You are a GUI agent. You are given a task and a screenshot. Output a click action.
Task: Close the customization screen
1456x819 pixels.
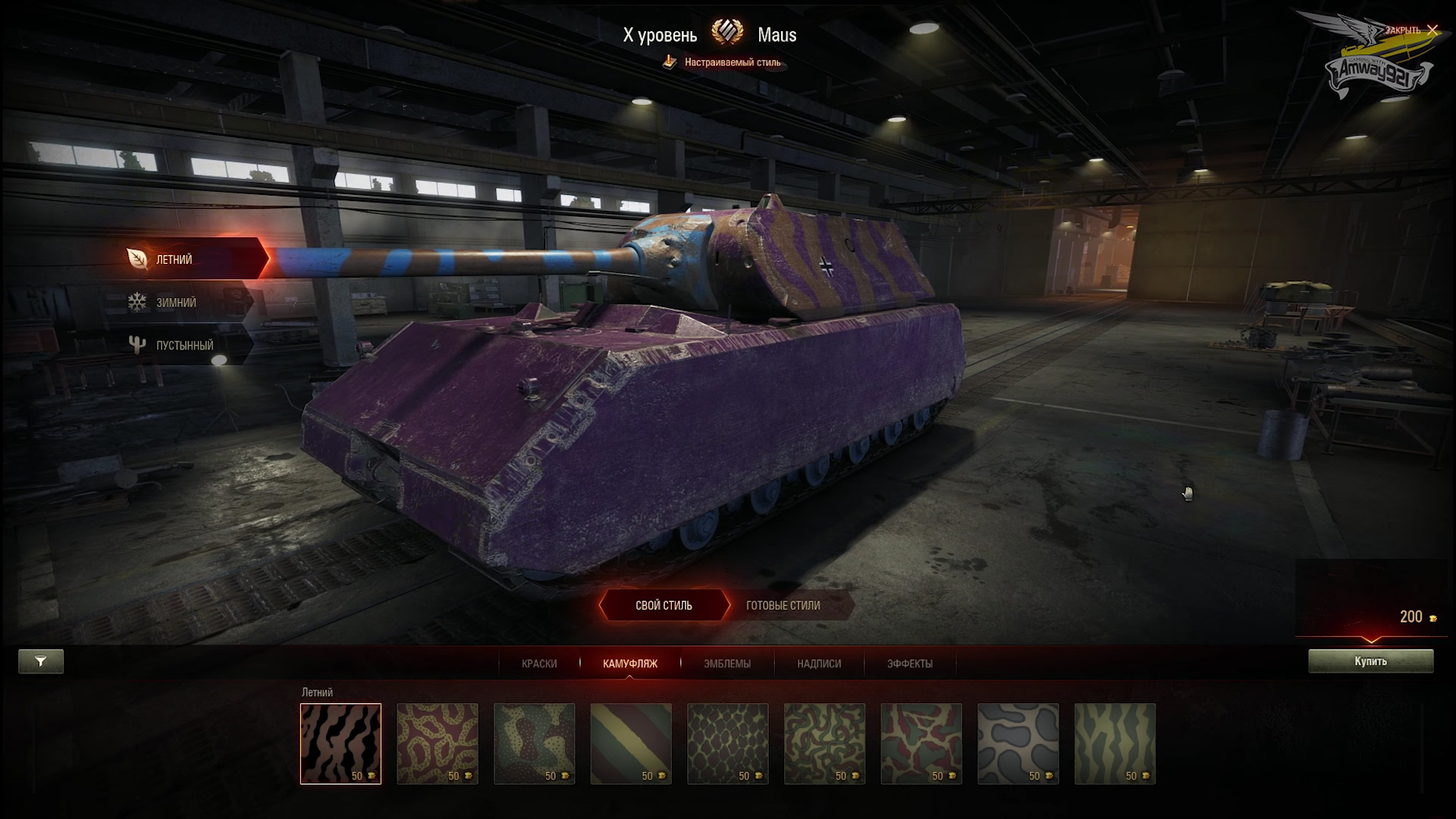1431,30
